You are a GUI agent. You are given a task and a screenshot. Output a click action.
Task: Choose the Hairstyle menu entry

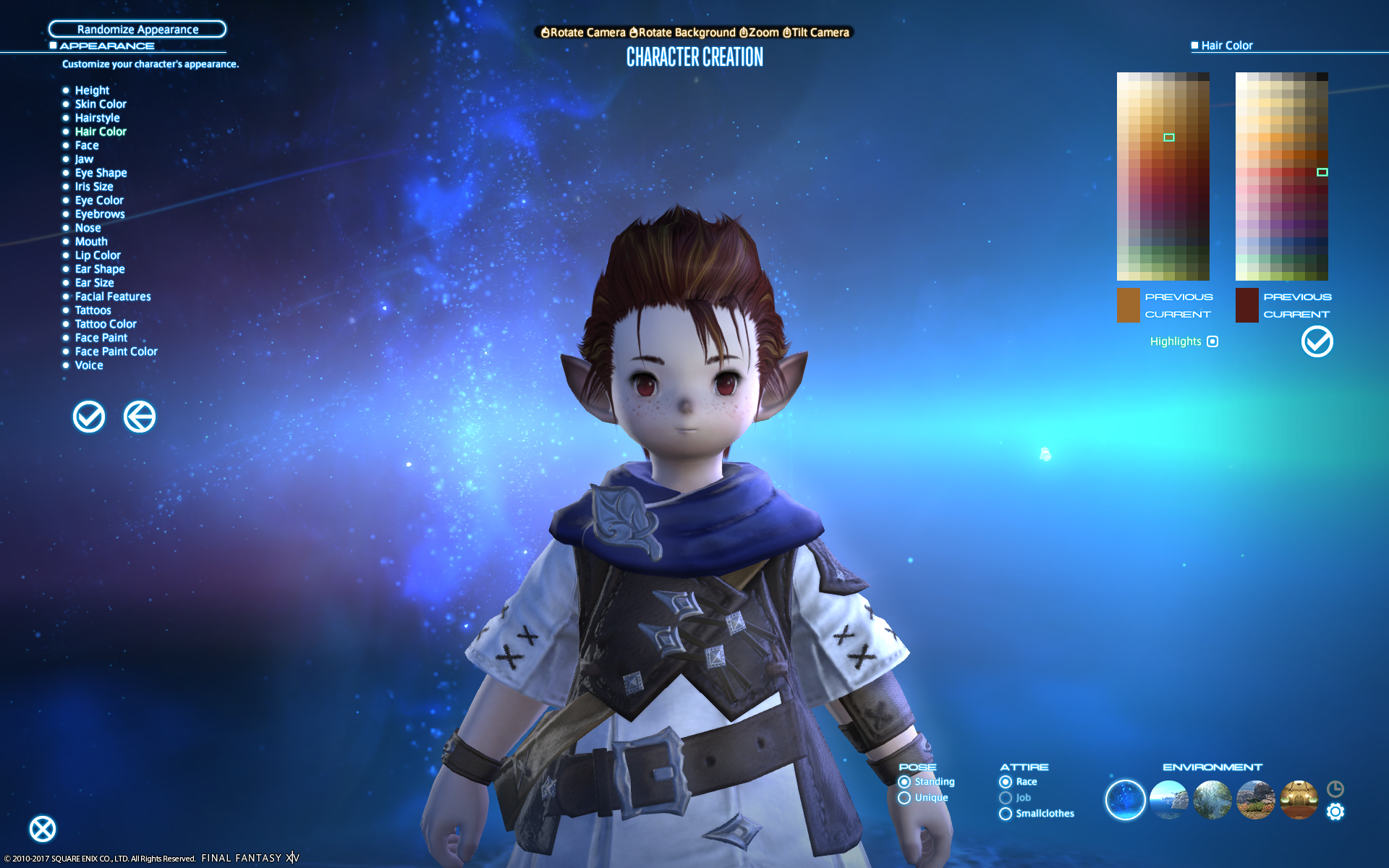[x=97, y=118]
